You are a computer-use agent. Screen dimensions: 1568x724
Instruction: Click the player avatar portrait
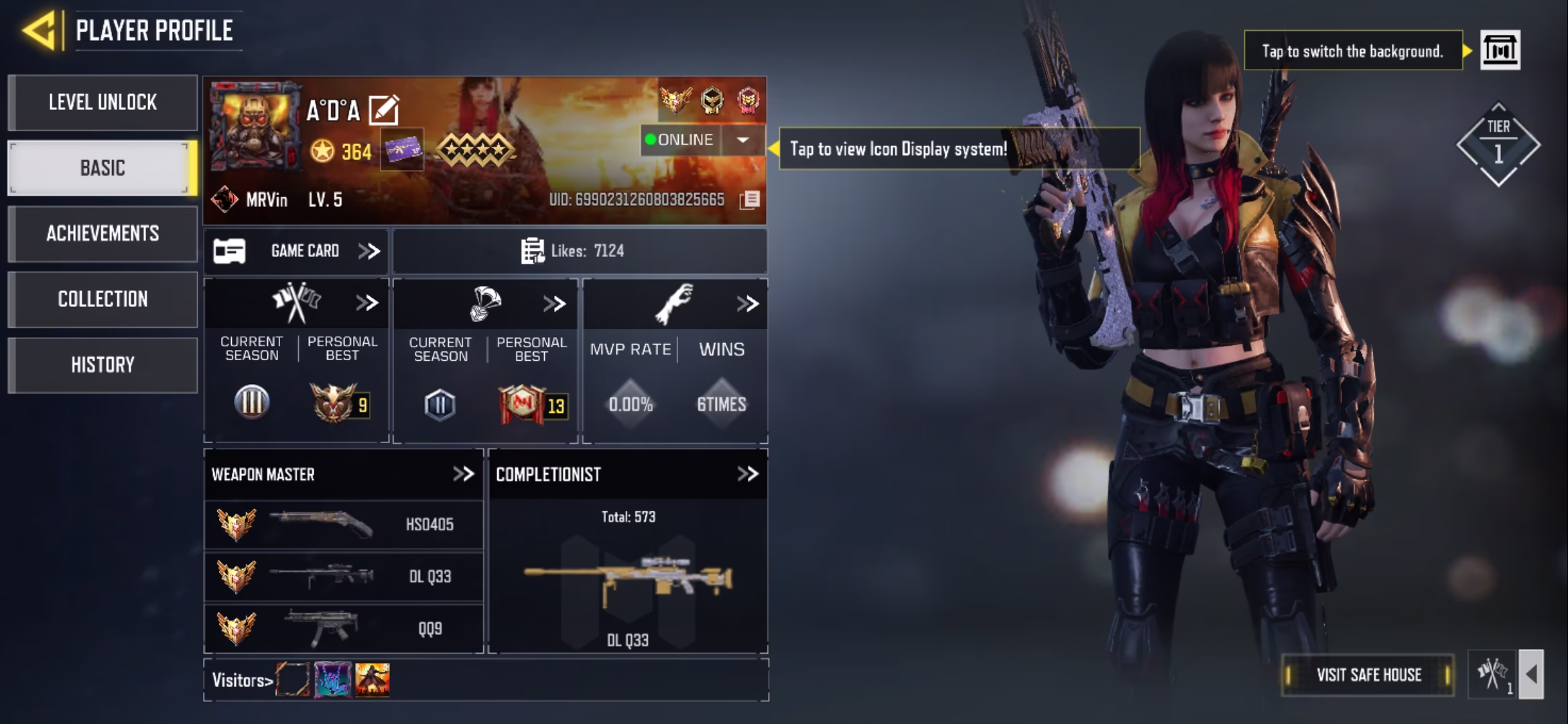[253, 126]
